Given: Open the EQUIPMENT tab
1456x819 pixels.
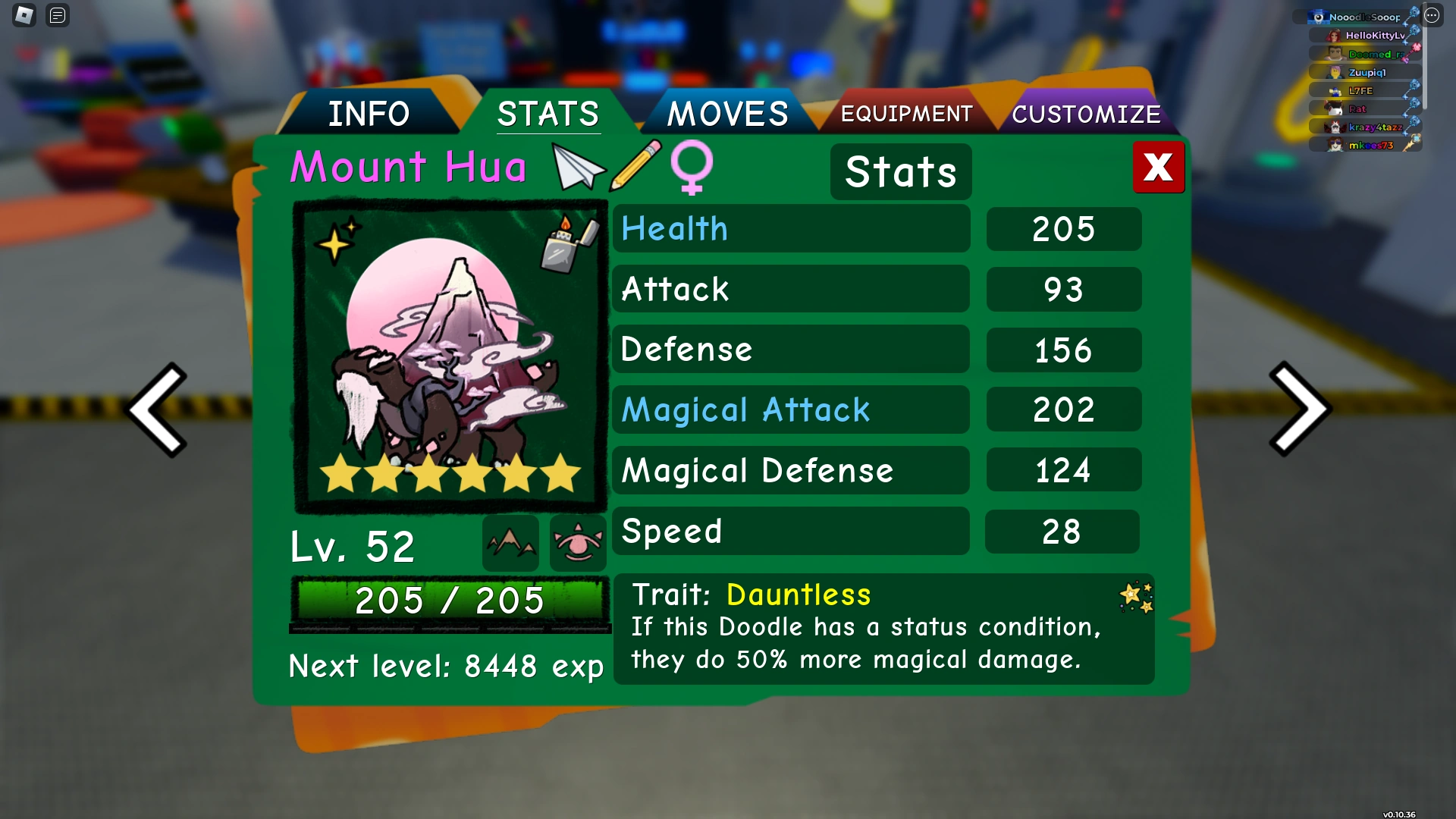Looking at the screenshot, I should tap(906, 114).
